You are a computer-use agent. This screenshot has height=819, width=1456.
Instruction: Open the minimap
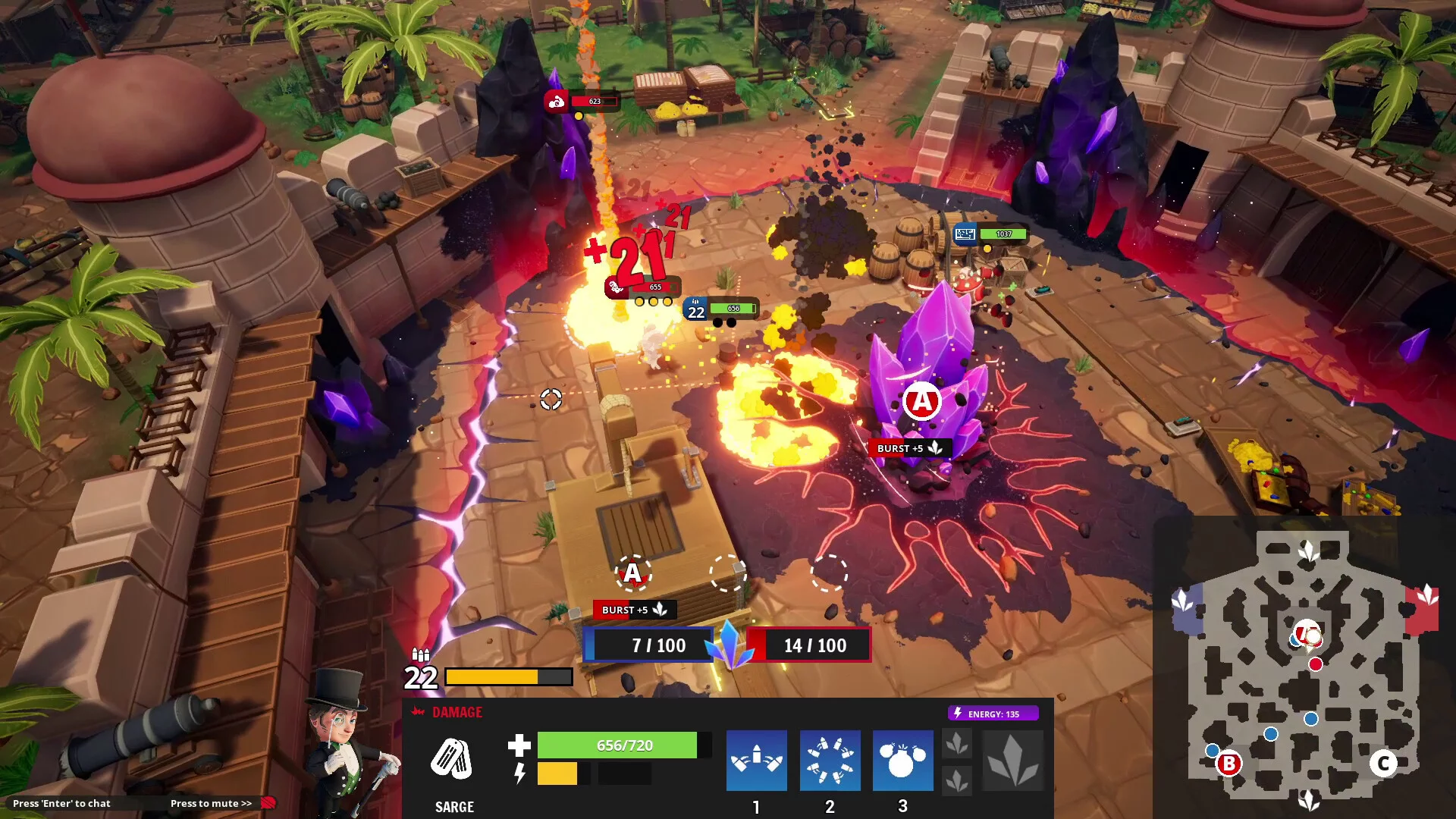coord(1303,667)
